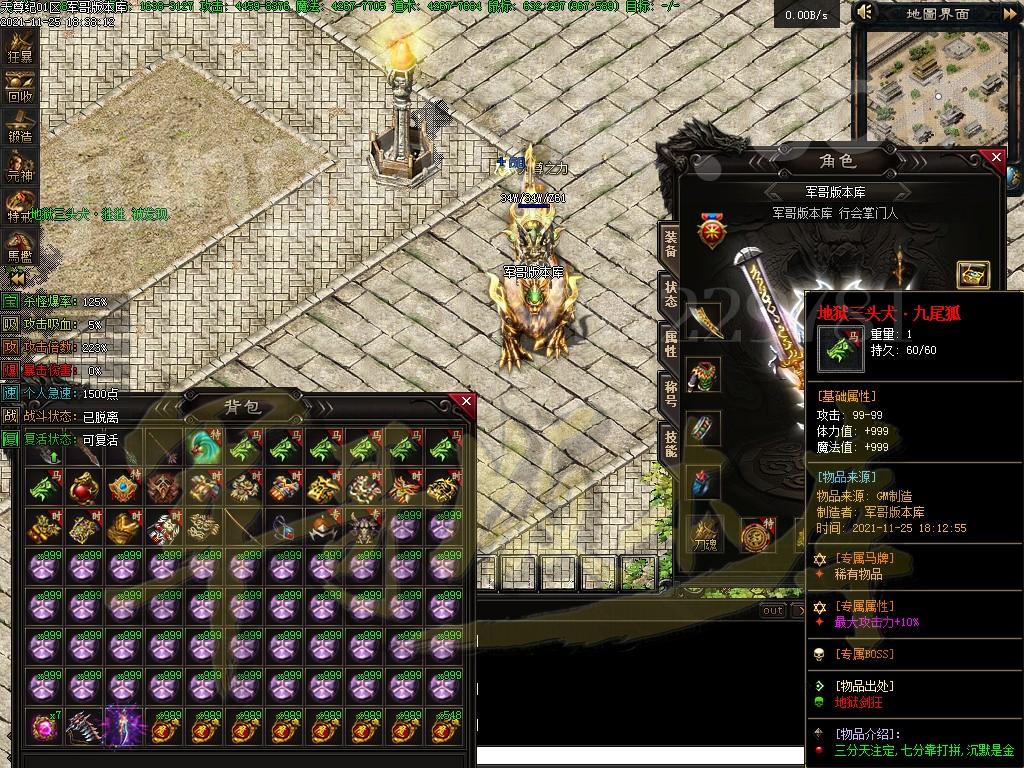Open the treasure chest icon in character panel
Screen dimensions: 1024x768
click(972, 275)
